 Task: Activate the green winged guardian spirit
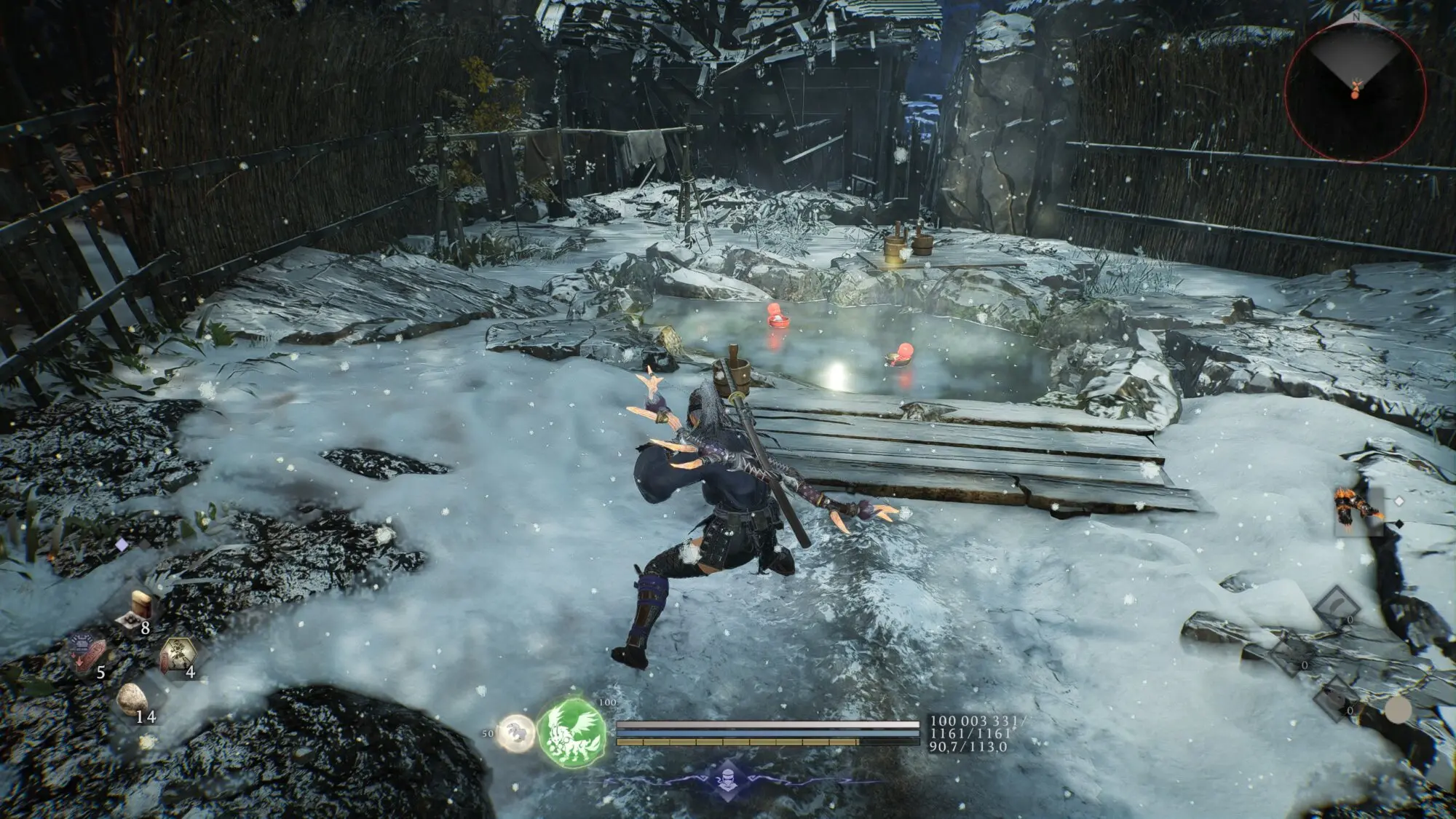(x=572, y=731)
